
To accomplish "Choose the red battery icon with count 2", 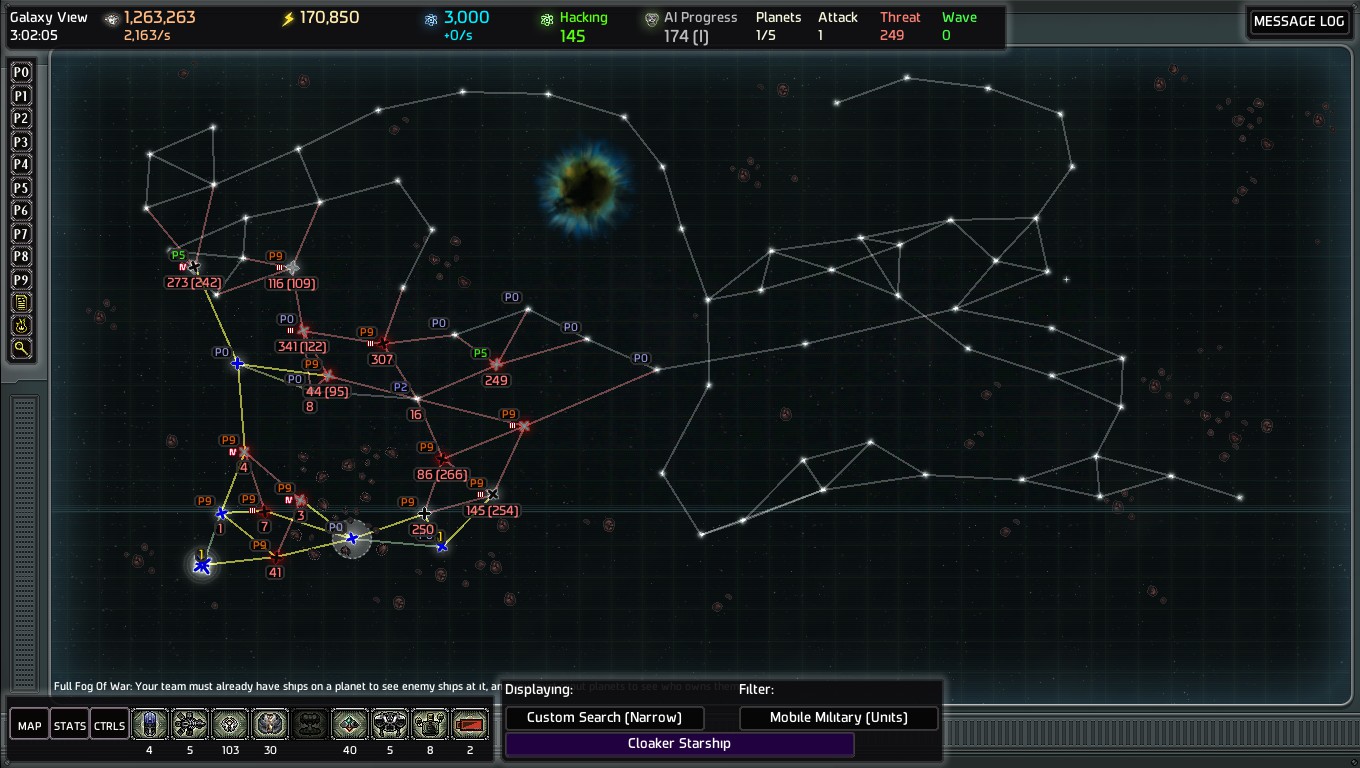I will [x=470, y=724].
